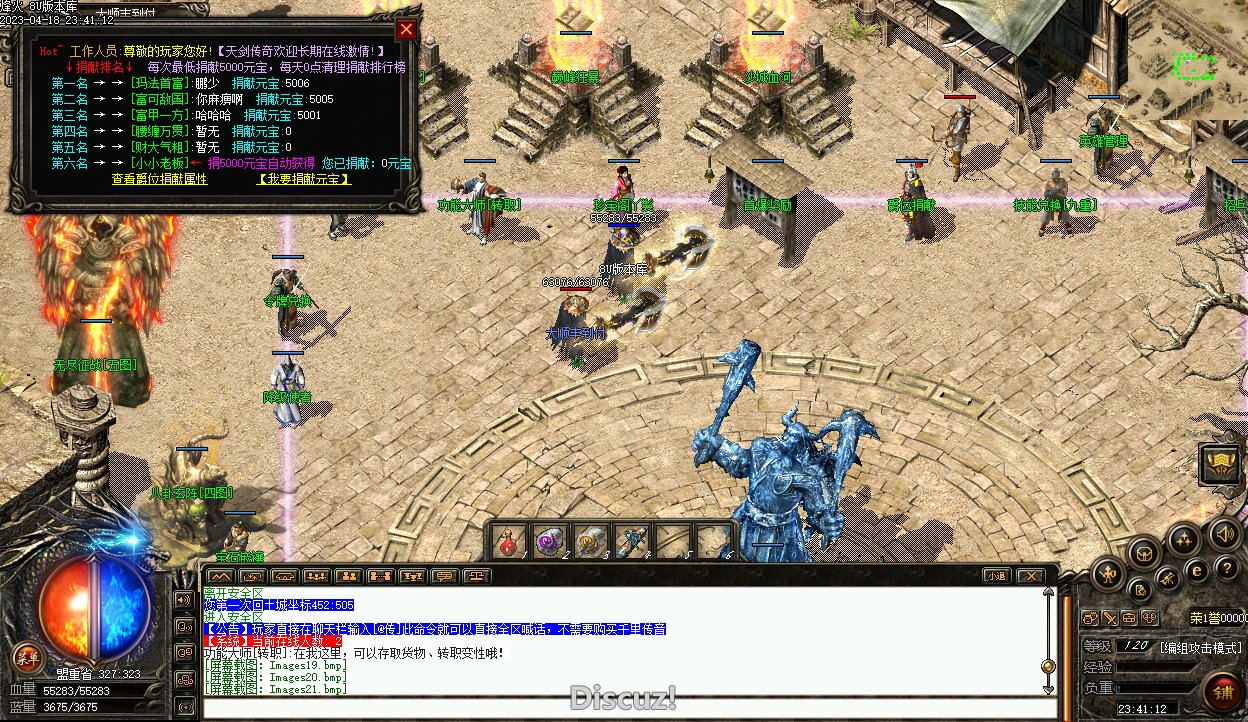
Task: Close the donation ranking dialog
Action: pos(406,30)
